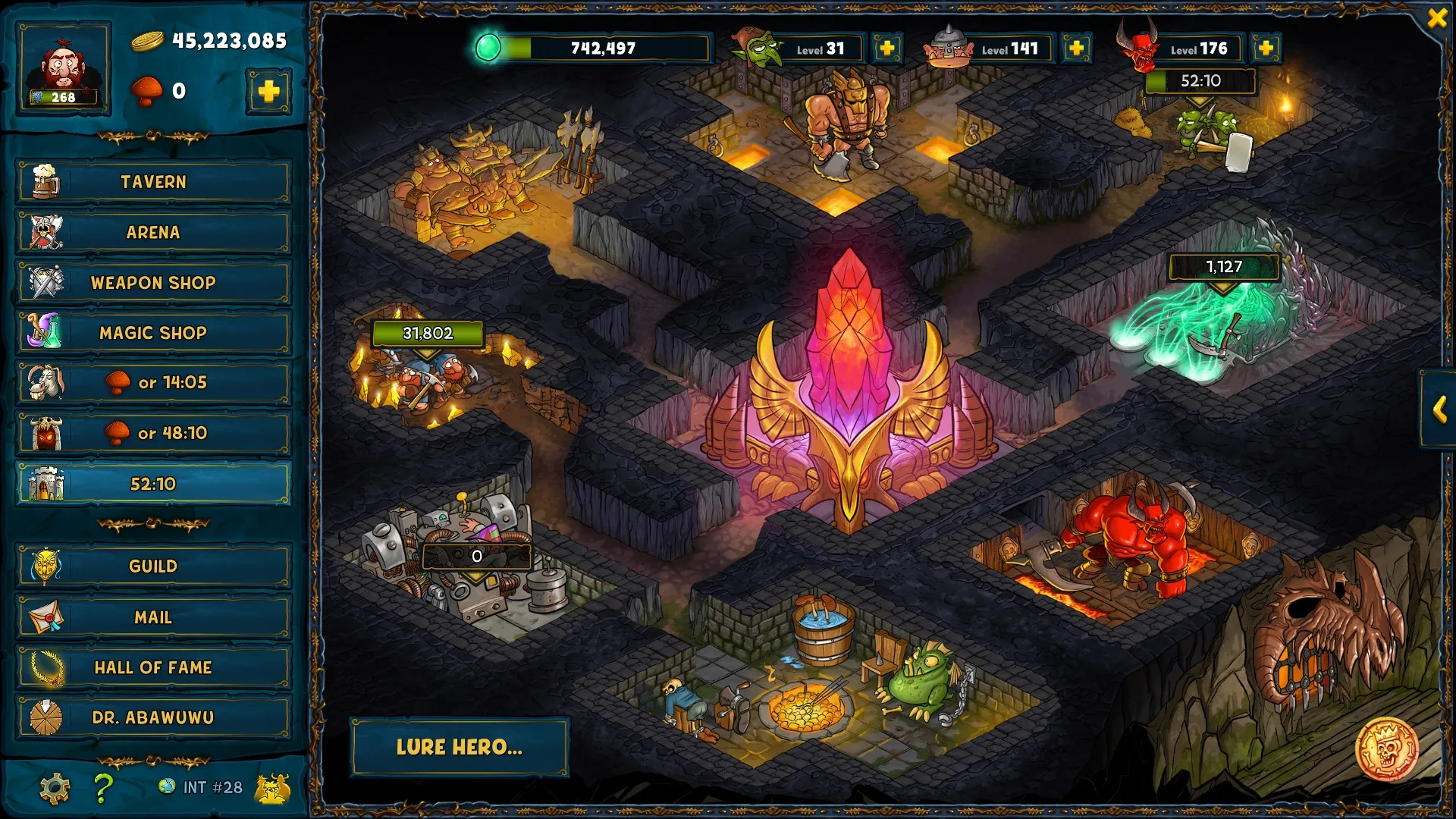Upgrade the goblin level 31 unit
1456x819 pixels.
pos(886,49)
